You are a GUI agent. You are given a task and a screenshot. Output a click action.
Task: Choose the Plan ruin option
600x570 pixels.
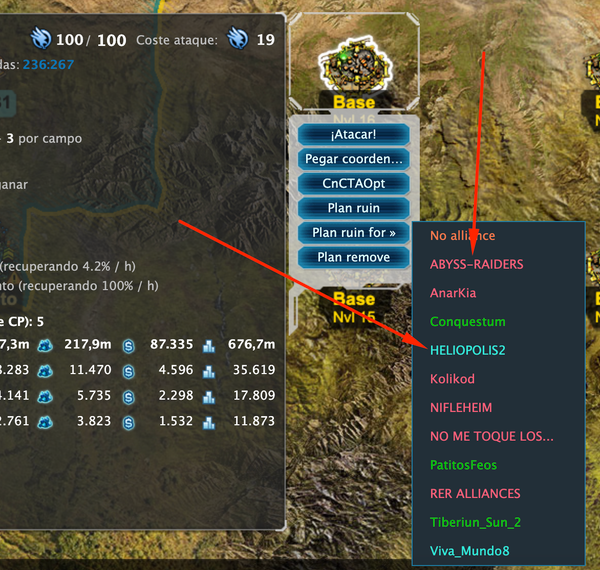pyautogui.click(x=353, y=208)
